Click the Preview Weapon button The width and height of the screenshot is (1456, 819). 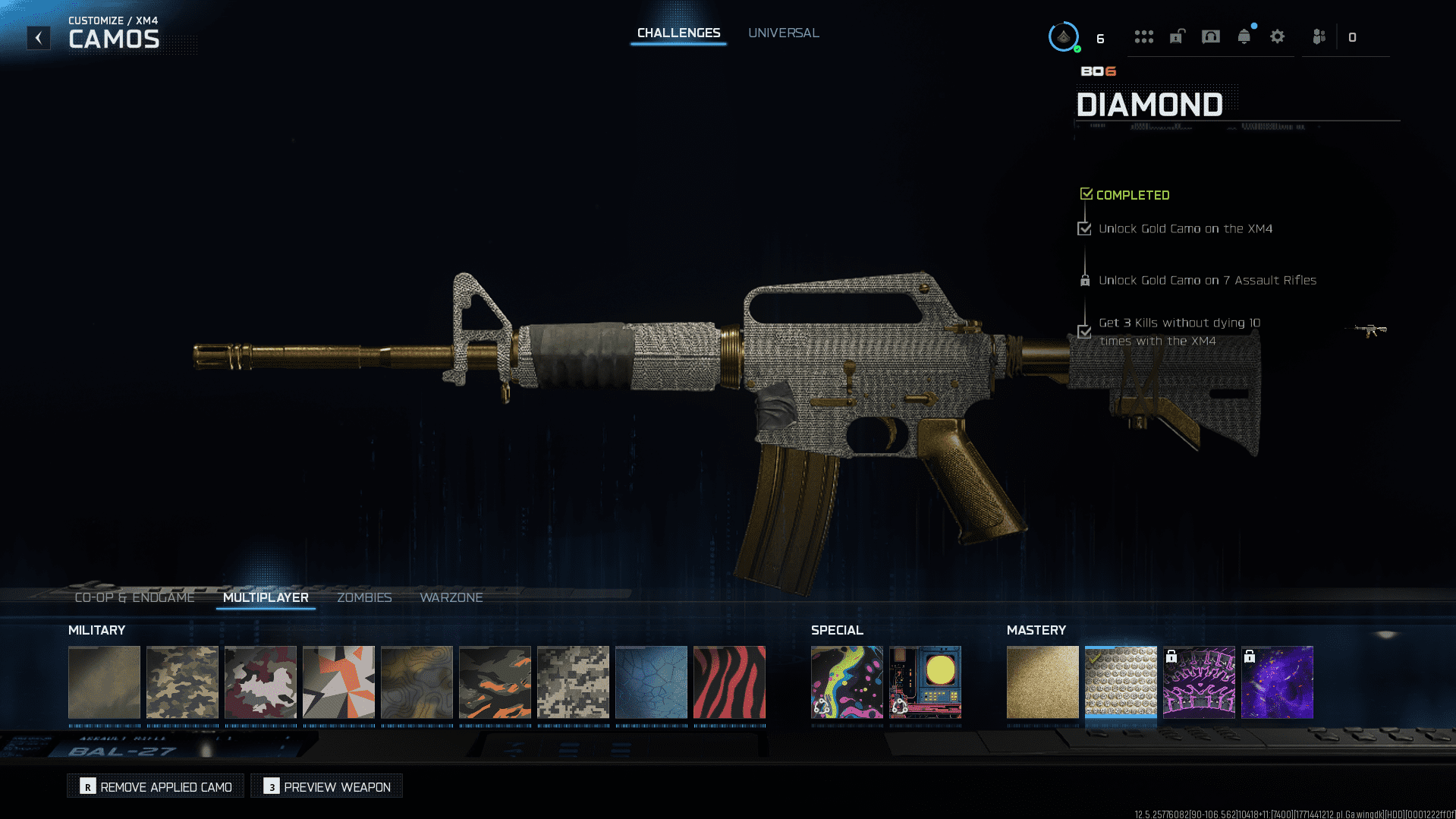point(327,786)
